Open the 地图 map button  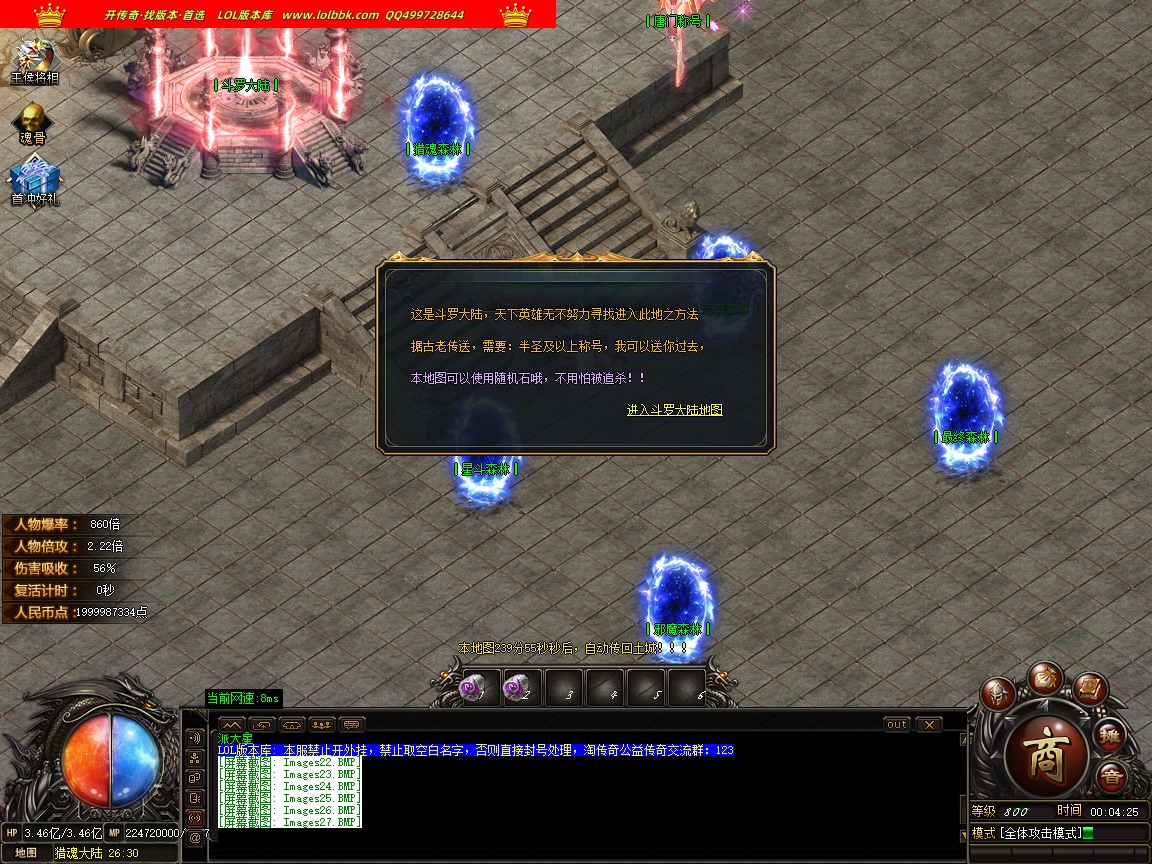pos(26,853)
